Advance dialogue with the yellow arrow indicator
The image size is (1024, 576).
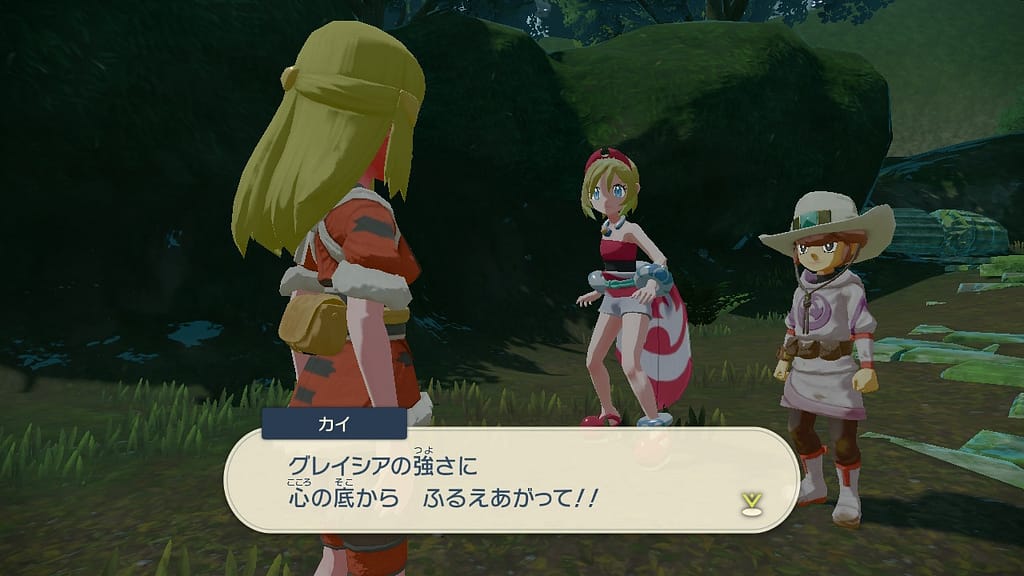748,500
